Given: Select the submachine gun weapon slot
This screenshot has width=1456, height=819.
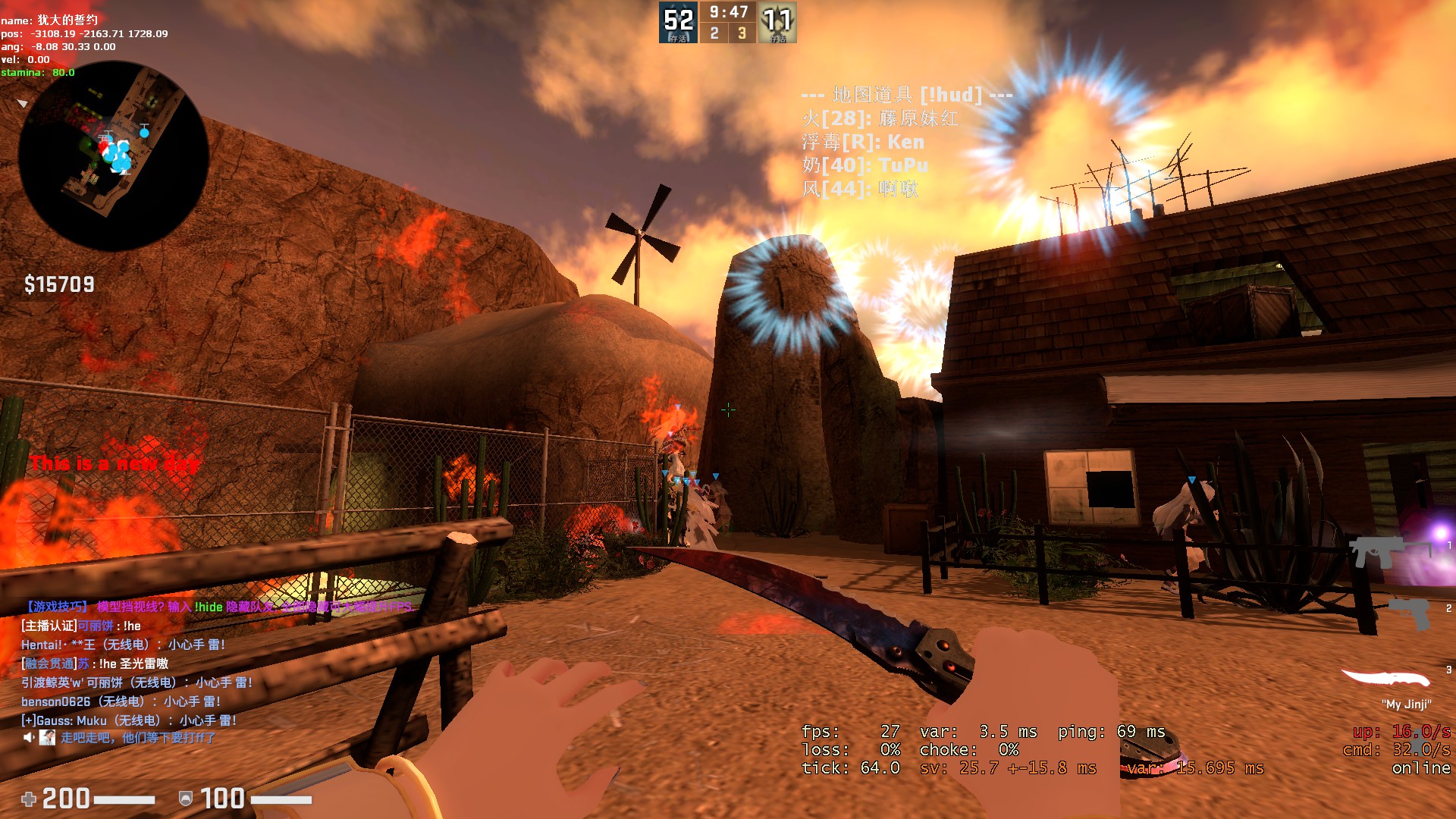Looking at the screenshot, I should pyautogui.click(x=1373, y=551).
